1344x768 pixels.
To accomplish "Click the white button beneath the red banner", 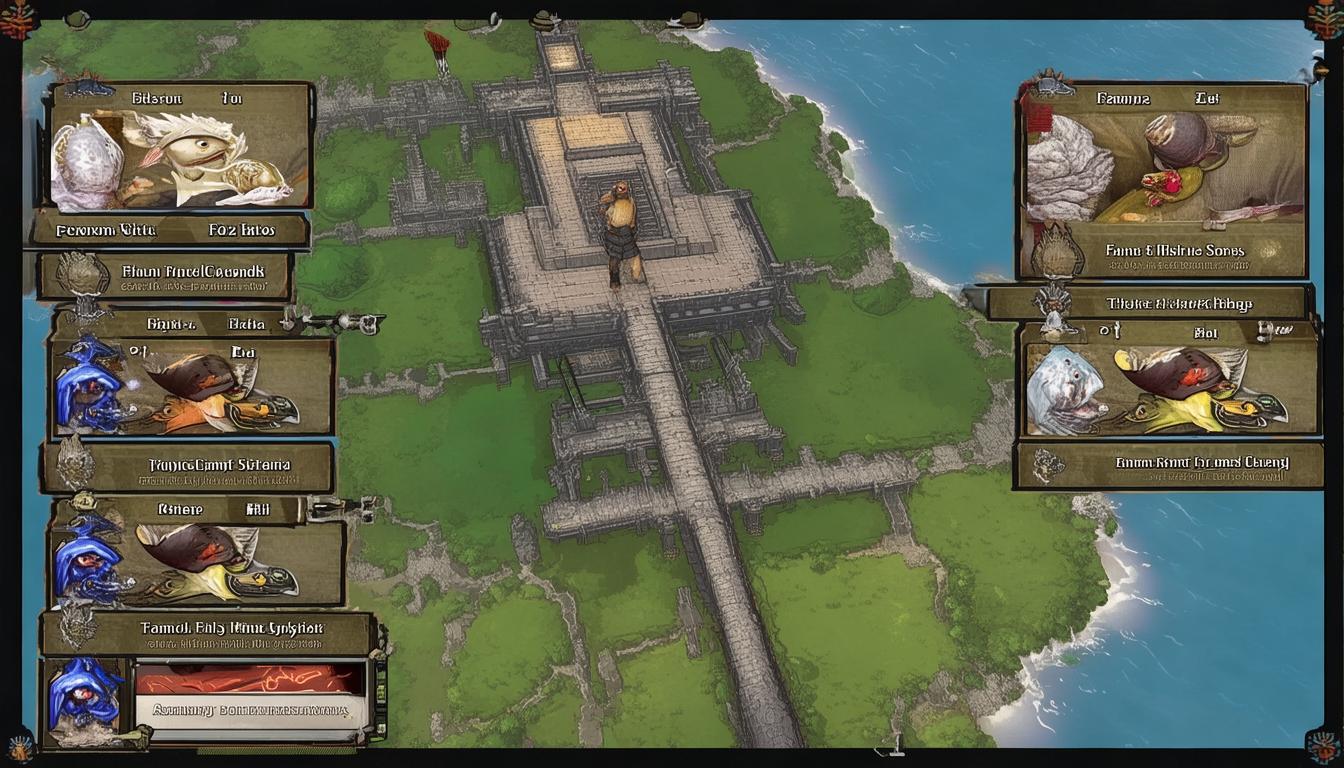I will point(252,710).
